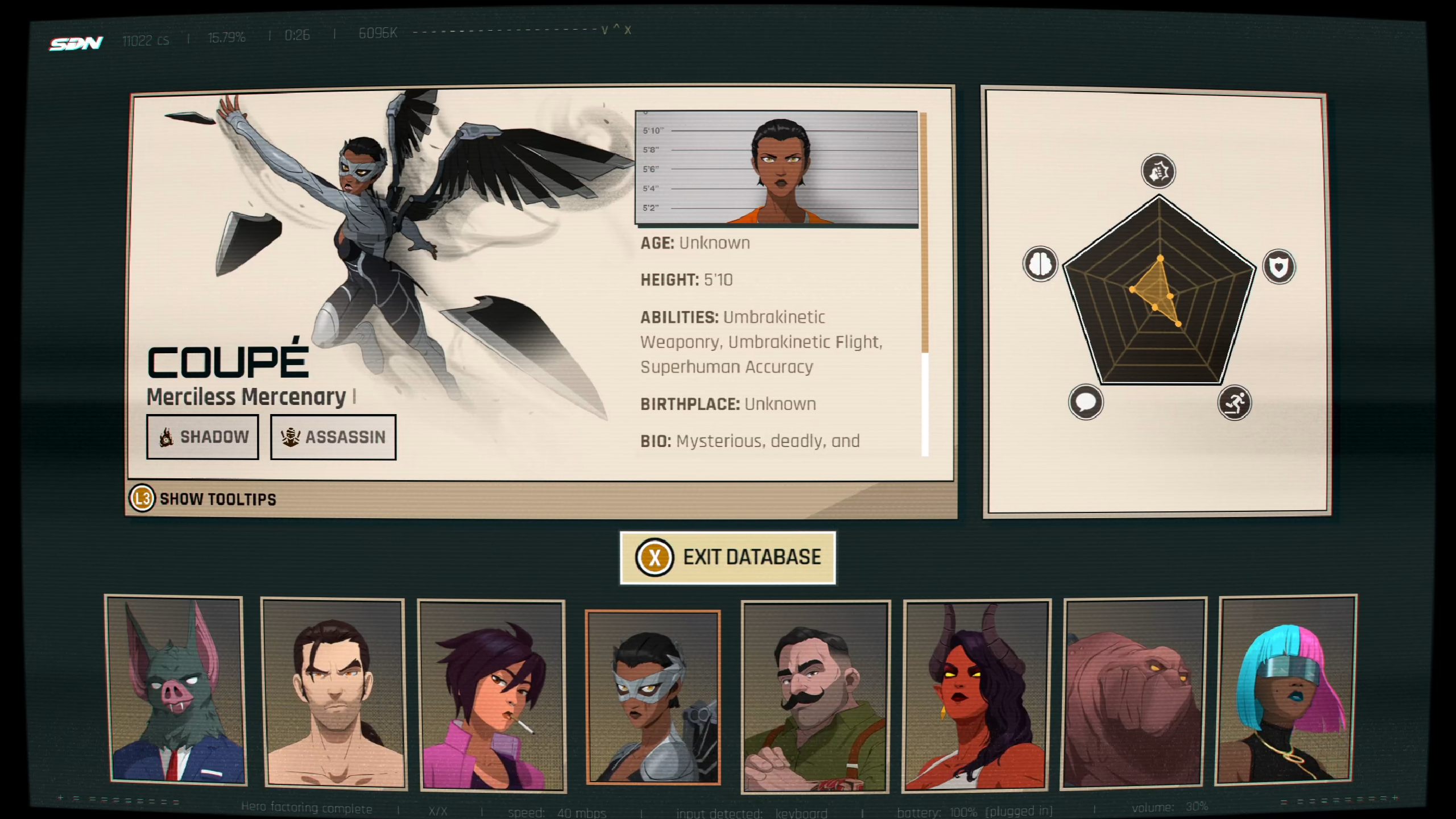Screen dimensions: 1456x819
Task: Click the running figure mobility stat icon
Action: coord(1234,403)
